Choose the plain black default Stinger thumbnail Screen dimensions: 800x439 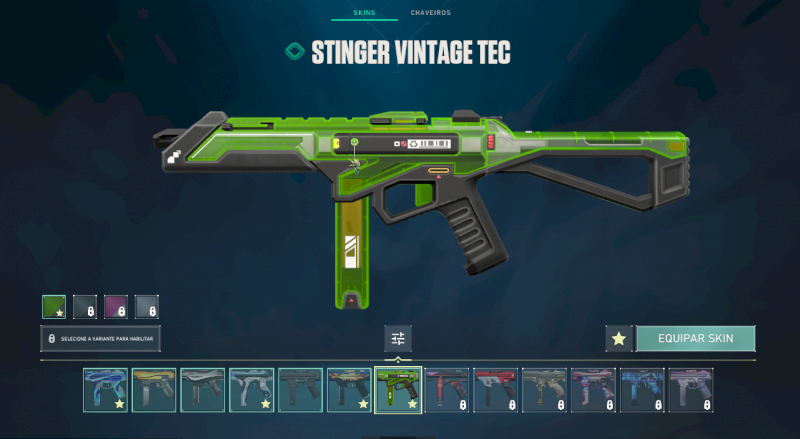click(x=300, y=390)
